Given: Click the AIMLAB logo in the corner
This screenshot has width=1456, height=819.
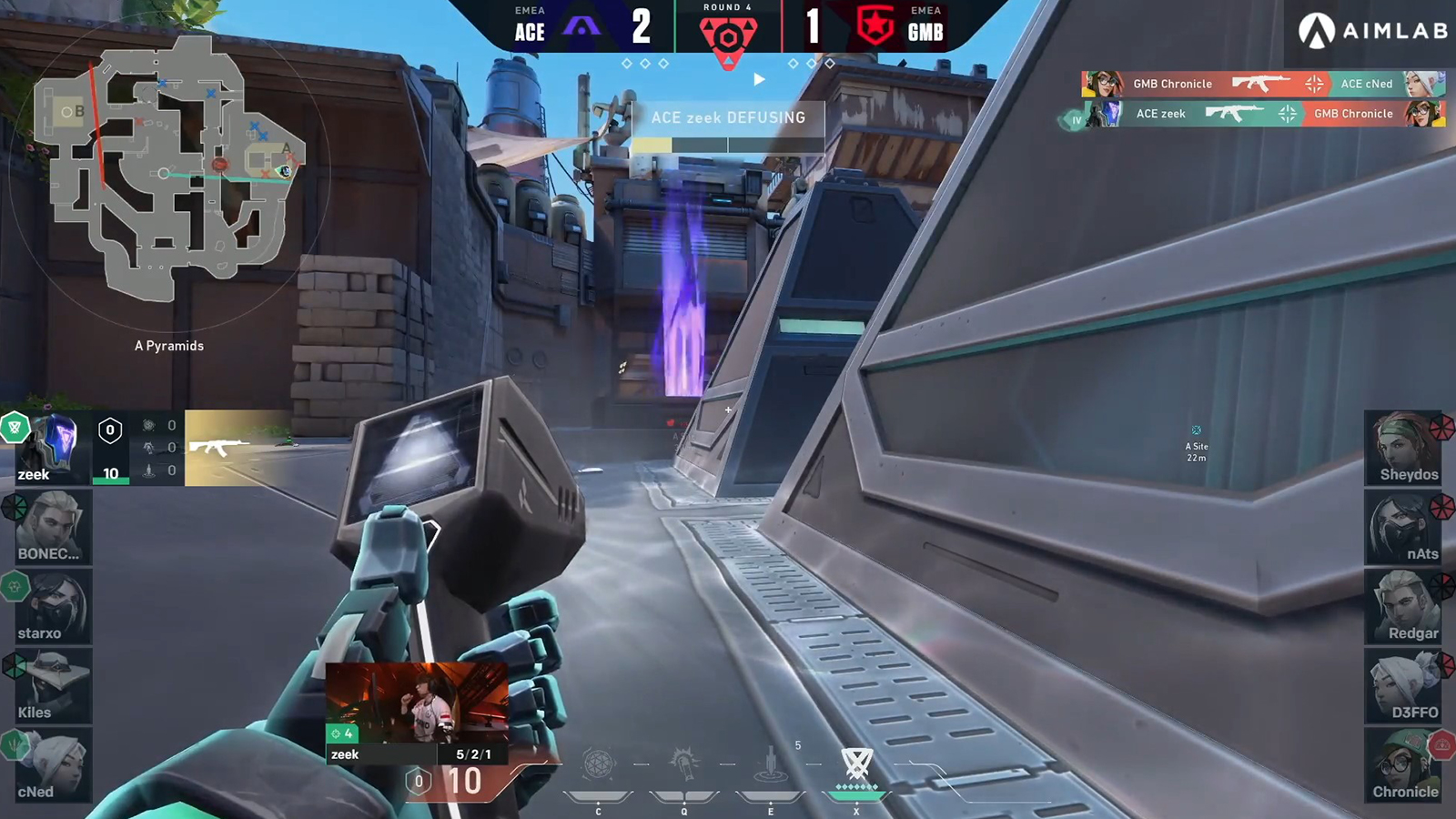Looking at the screenshot, I should pyautogui.click(x=1372, y=29).
